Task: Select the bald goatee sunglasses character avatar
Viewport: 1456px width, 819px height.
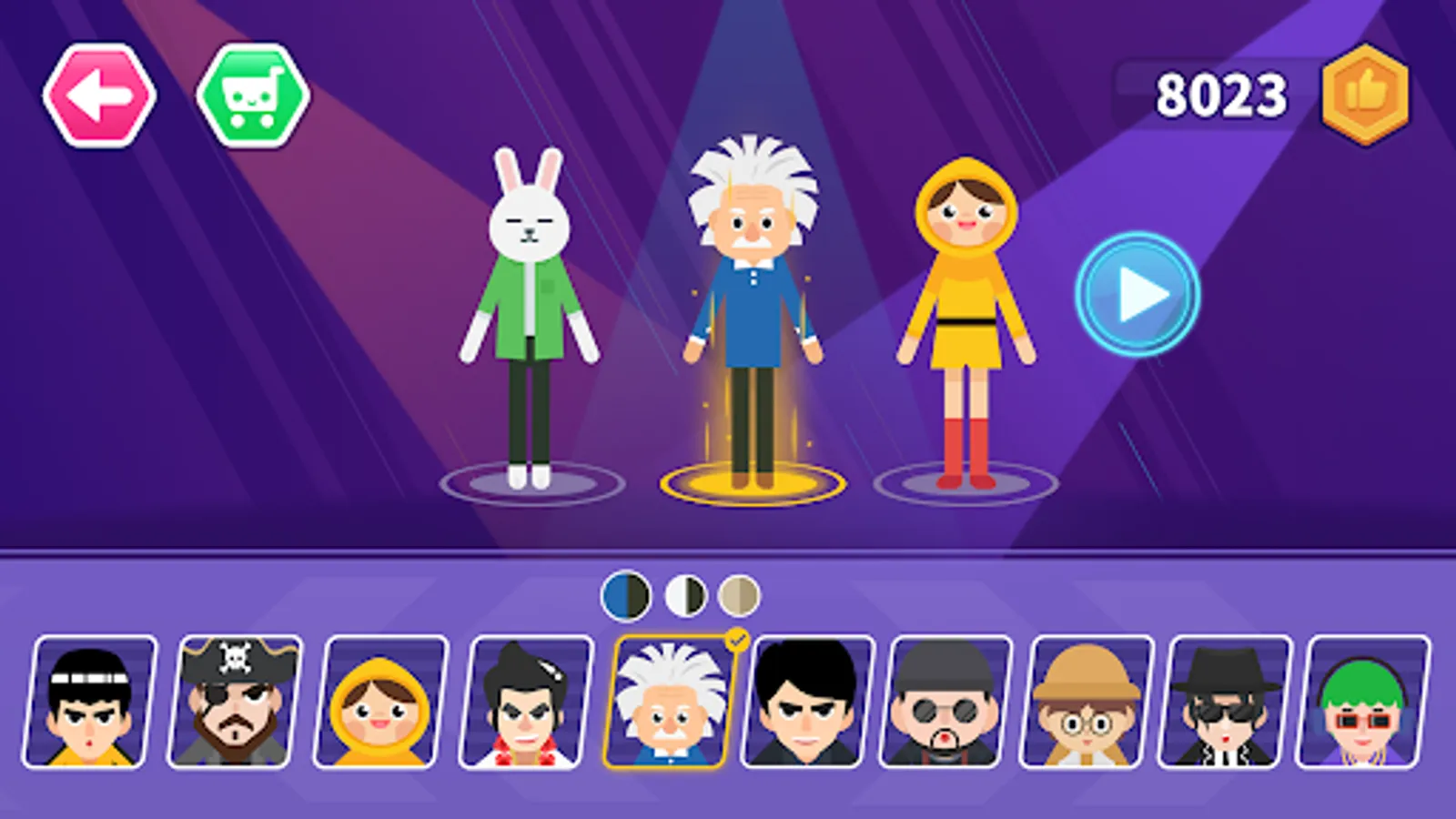Action: [x=943, y=705]
